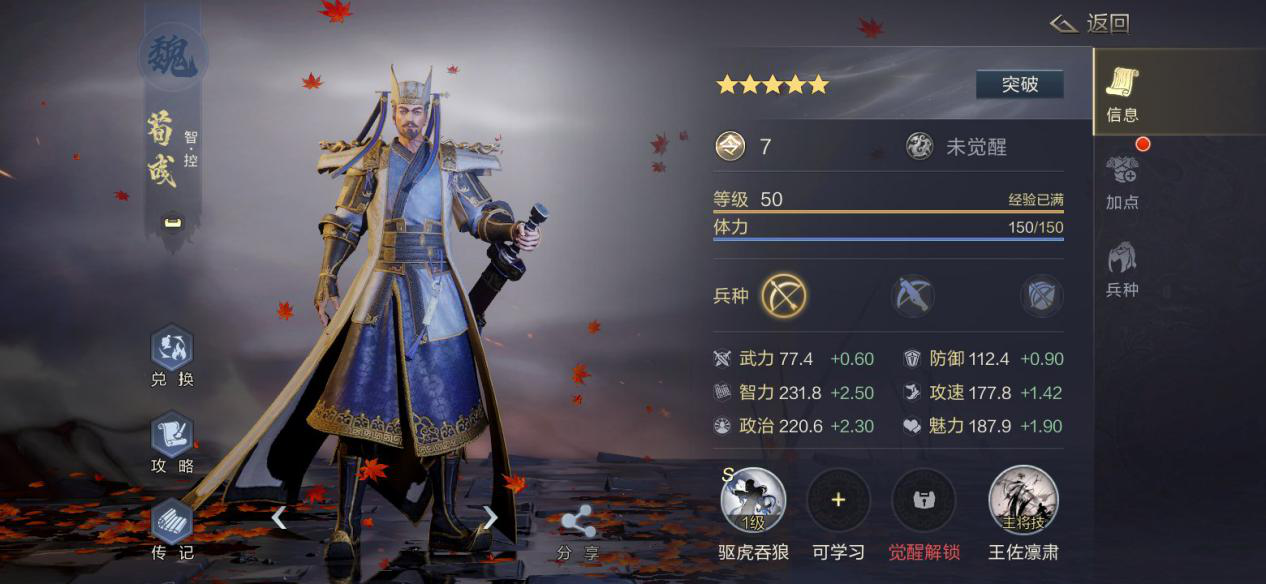Switch to the 兵种 troop type side tab
Image resolution: width=1266 pixels, height=584 pixels.
[x=1122, y=269]
